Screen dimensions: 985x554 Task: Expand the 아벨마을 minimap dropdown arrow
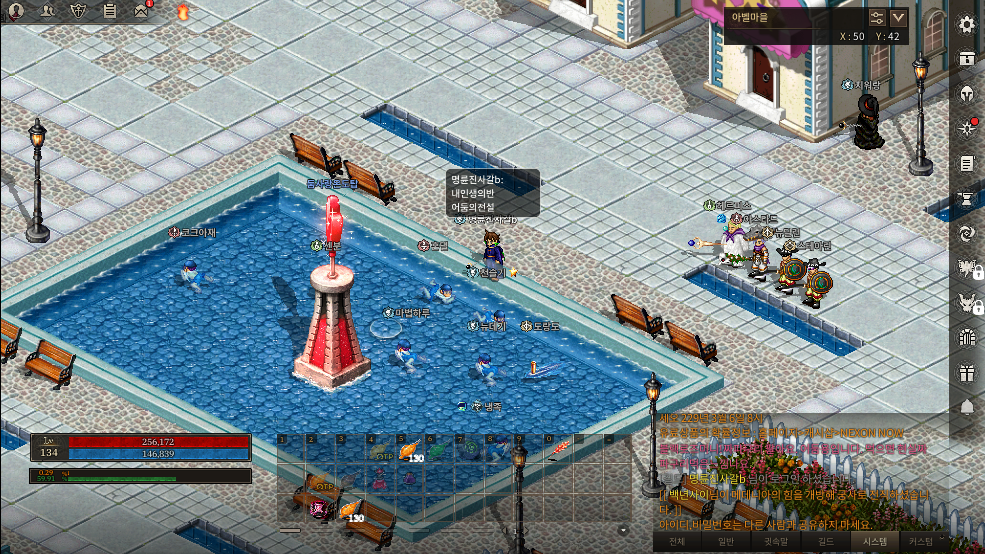[899, 17]
